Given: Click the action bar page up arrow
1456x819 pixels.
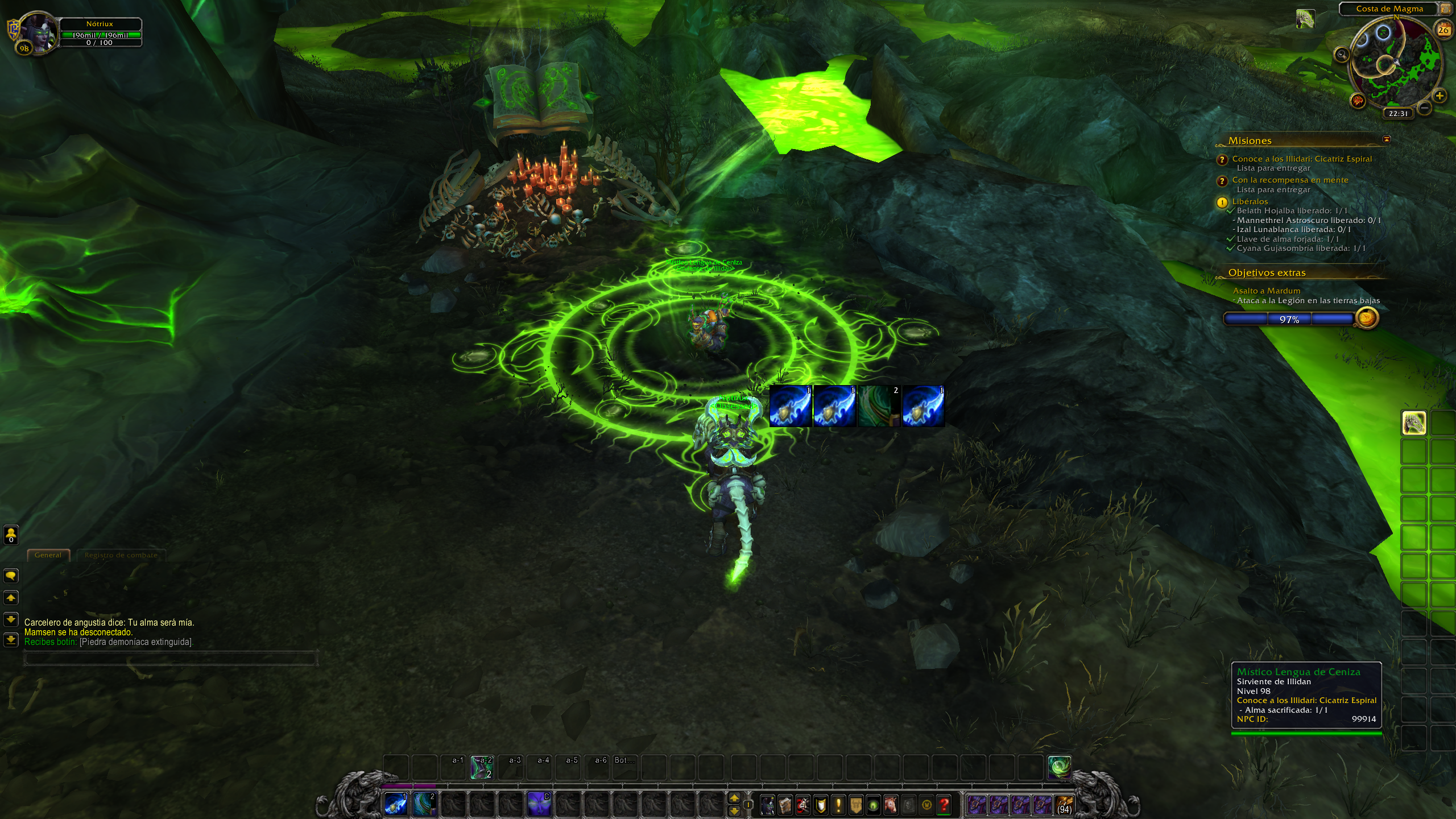Looking at the screenshot, I should 734,798.
